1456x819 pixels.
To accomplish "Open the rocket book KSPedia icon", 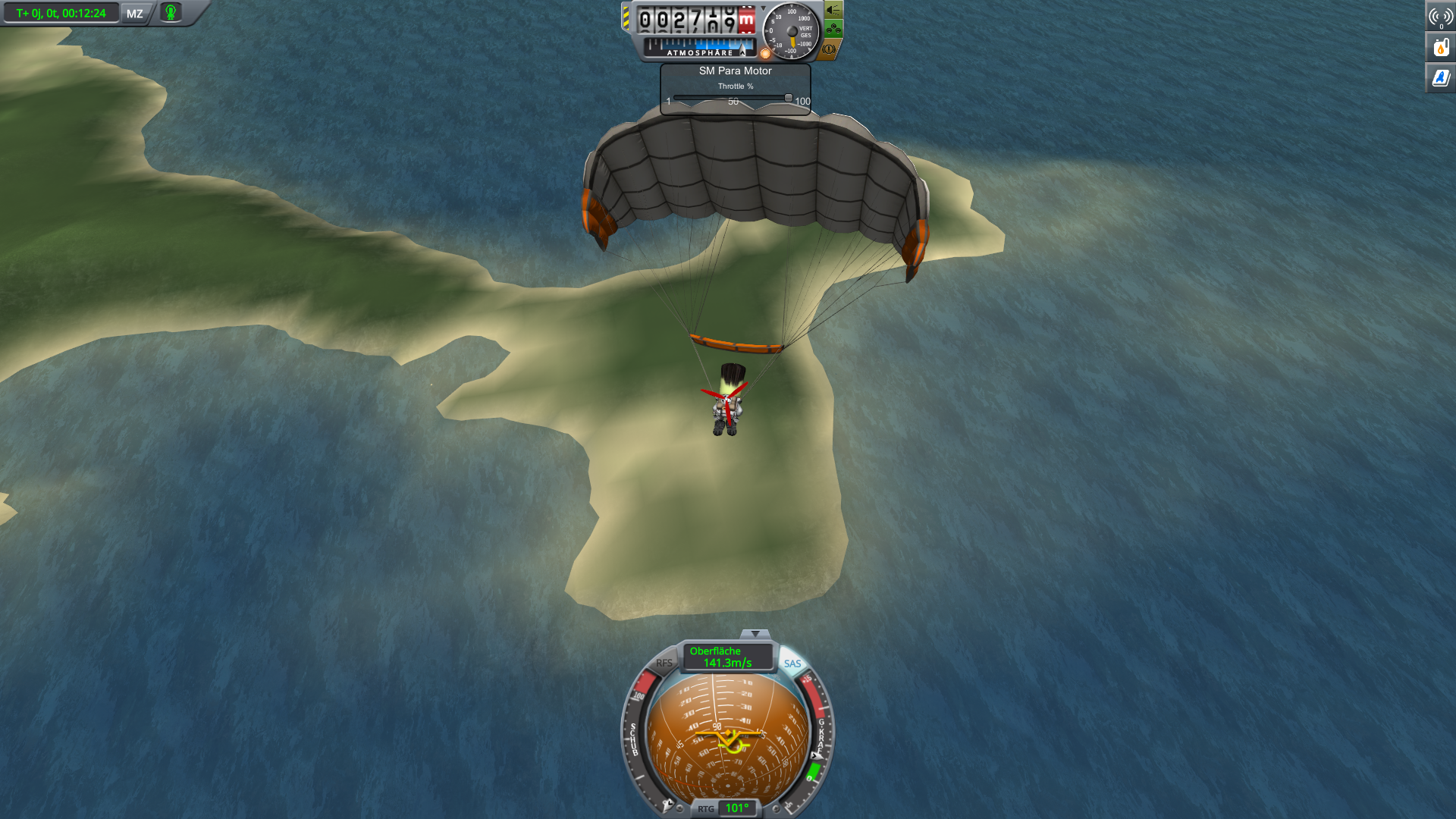I will coord(1441,77).
